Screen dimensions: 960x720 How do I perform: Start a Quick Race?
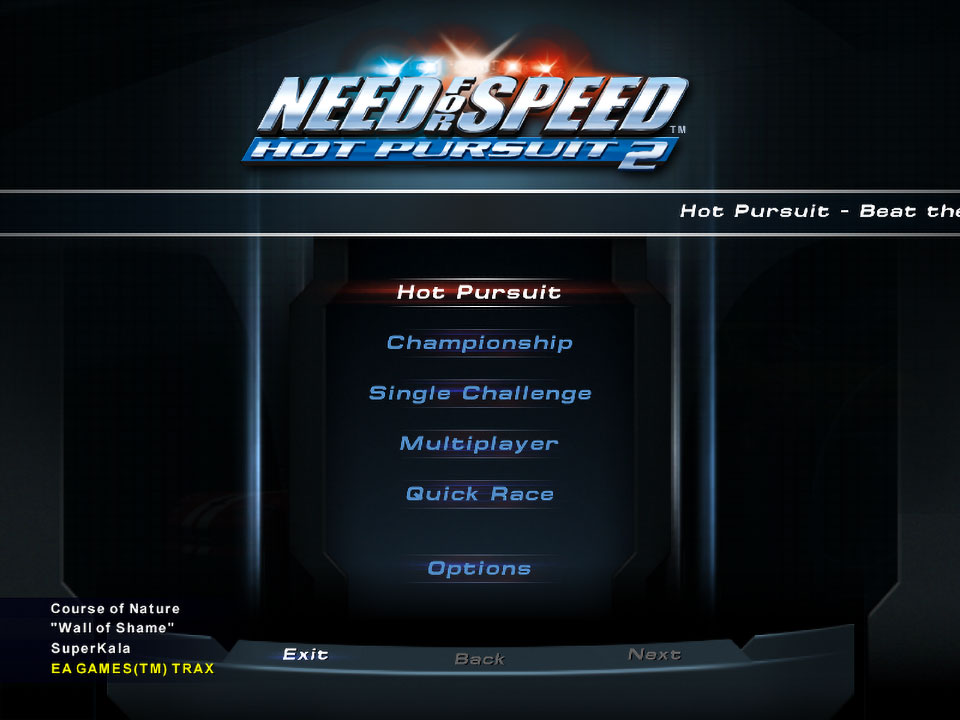click(x=480, y=494)
